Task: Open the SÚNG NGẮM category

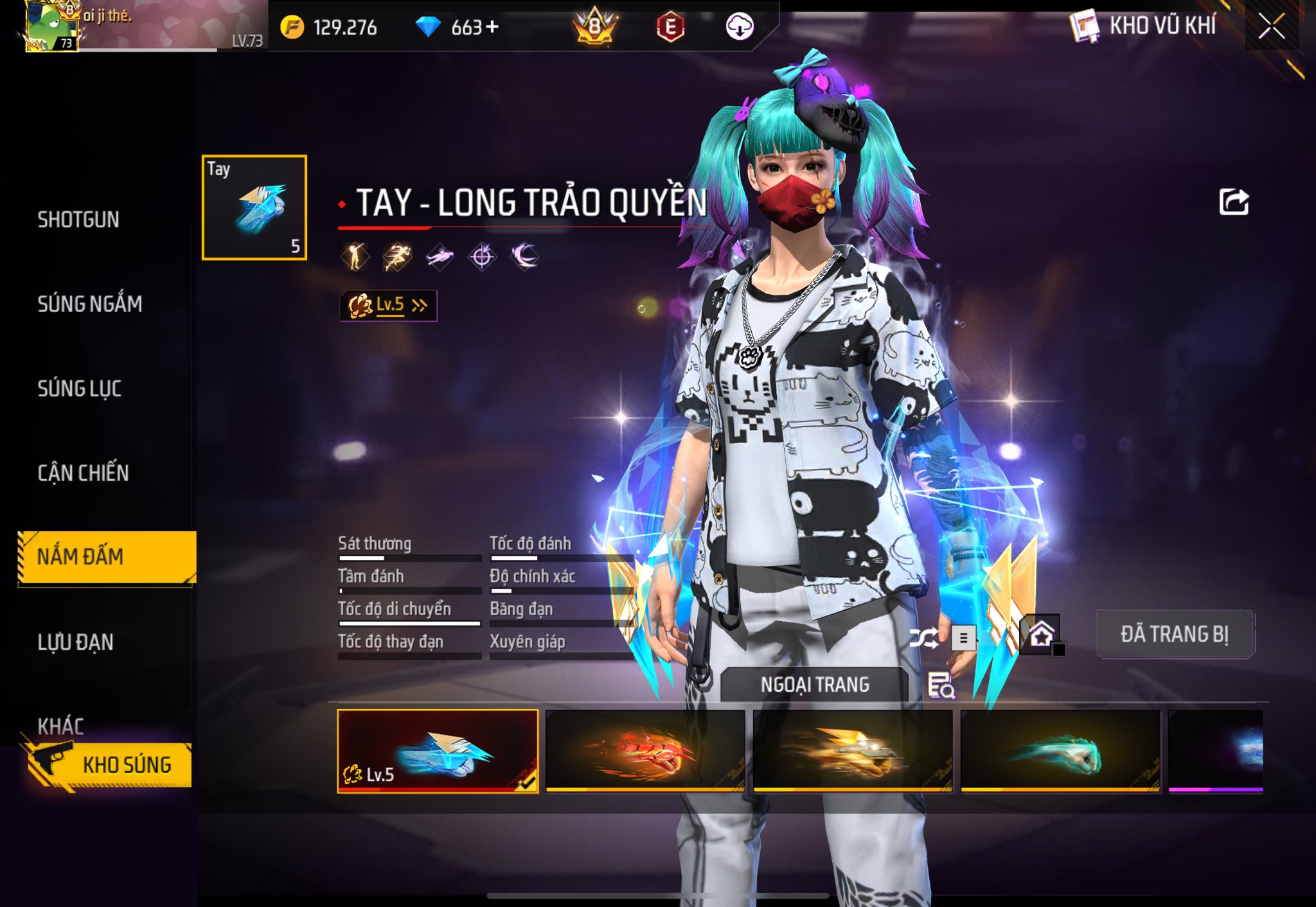Action: [90, 304]
